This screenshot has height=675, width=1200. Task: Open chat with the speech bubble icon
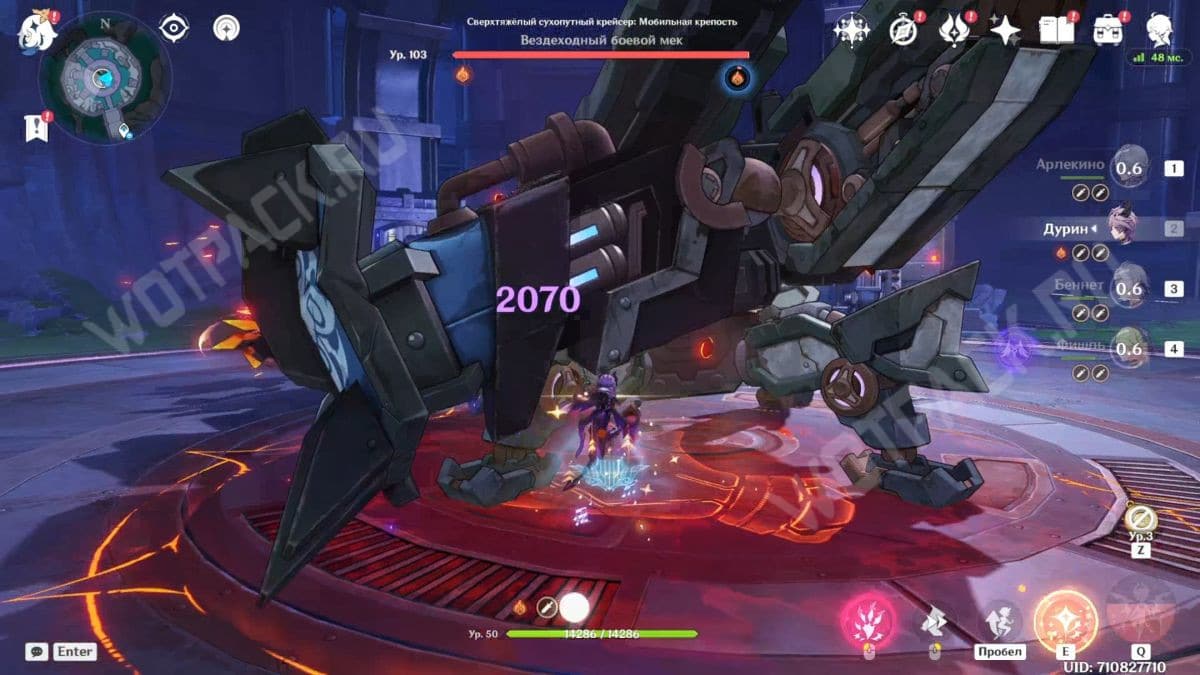coord(37,651)
